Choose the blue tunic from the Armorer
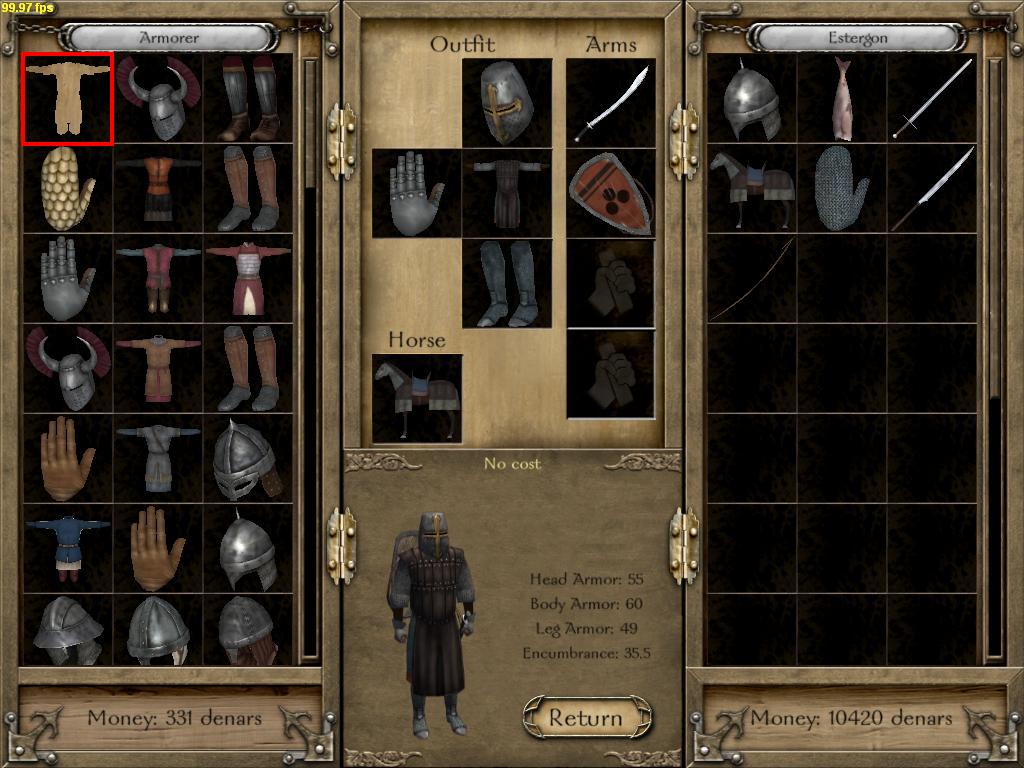The image size is (1024, 768). pyautogui.click(x=68, y=549)
